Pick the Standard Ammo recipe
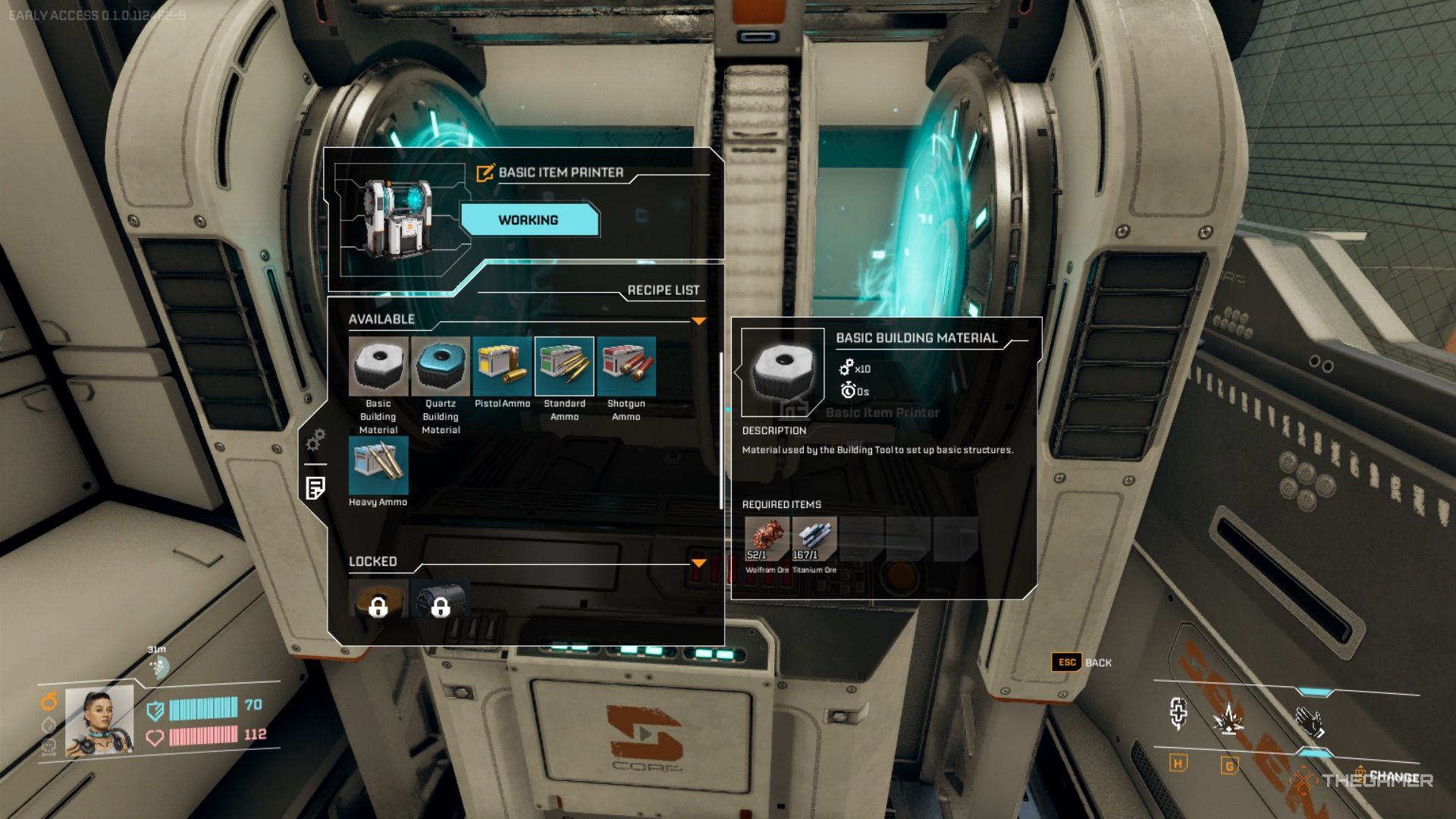The height and width of the screenshot is (819, 1456). click(564, 367)
